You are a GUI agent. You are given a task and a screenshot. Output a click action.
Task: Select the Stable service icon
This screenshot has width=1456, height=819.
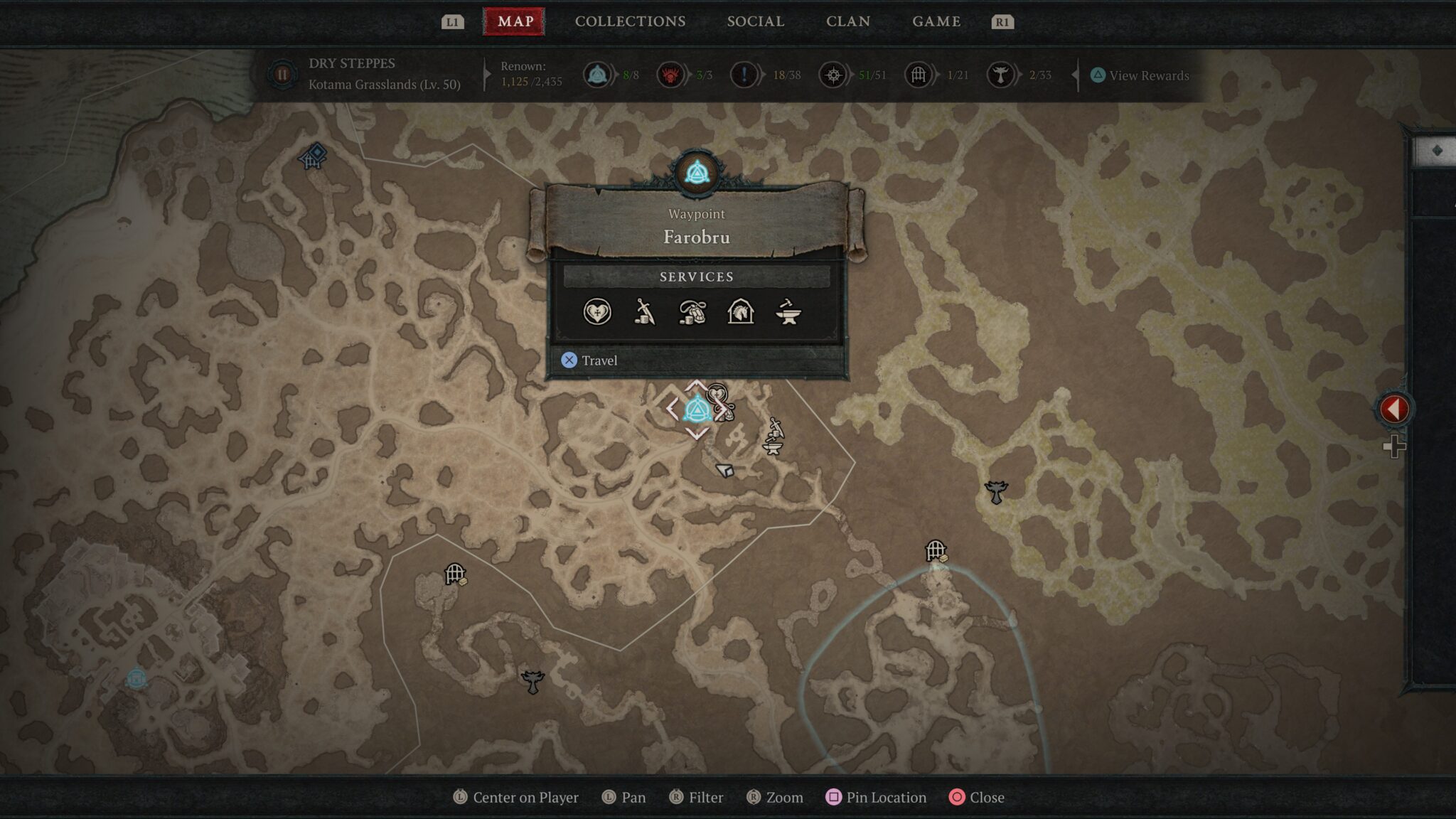741,313
